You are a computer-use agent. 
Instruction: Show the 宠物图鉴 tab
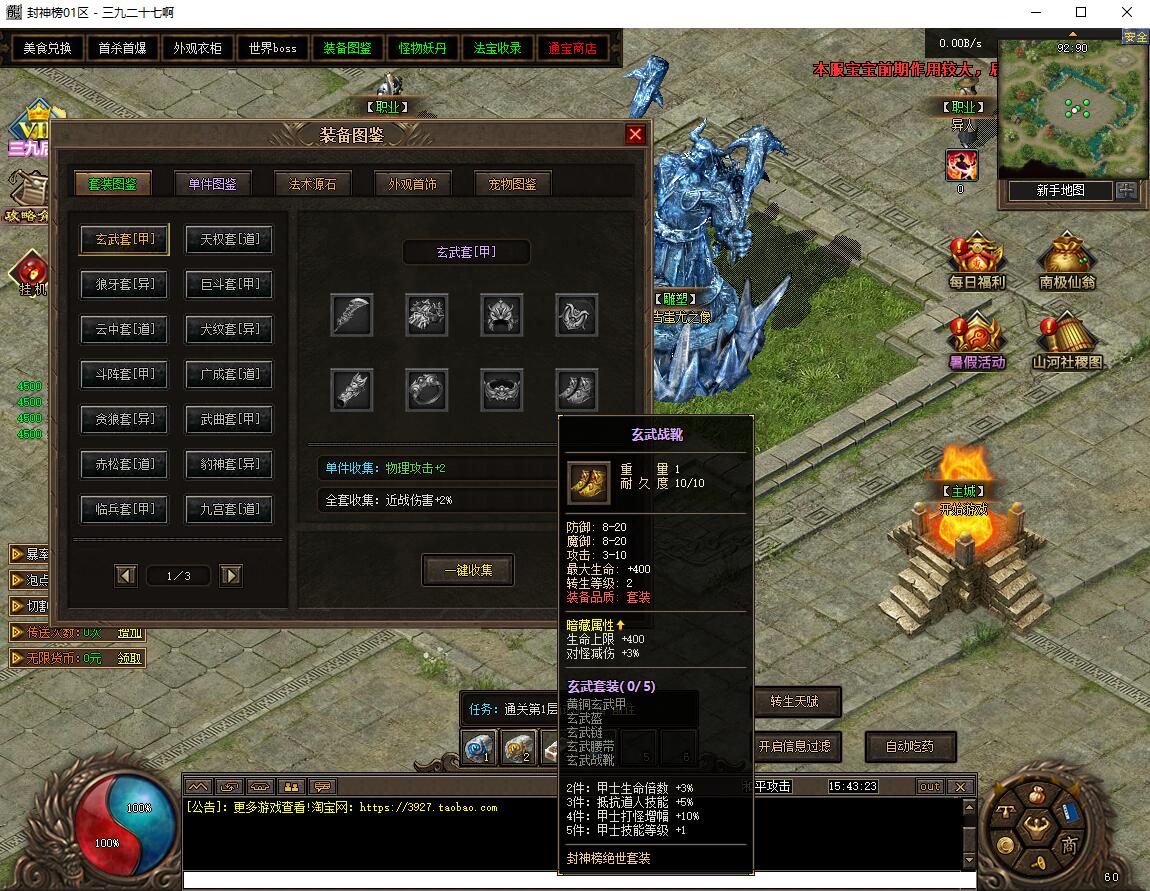tap(512, 184)
